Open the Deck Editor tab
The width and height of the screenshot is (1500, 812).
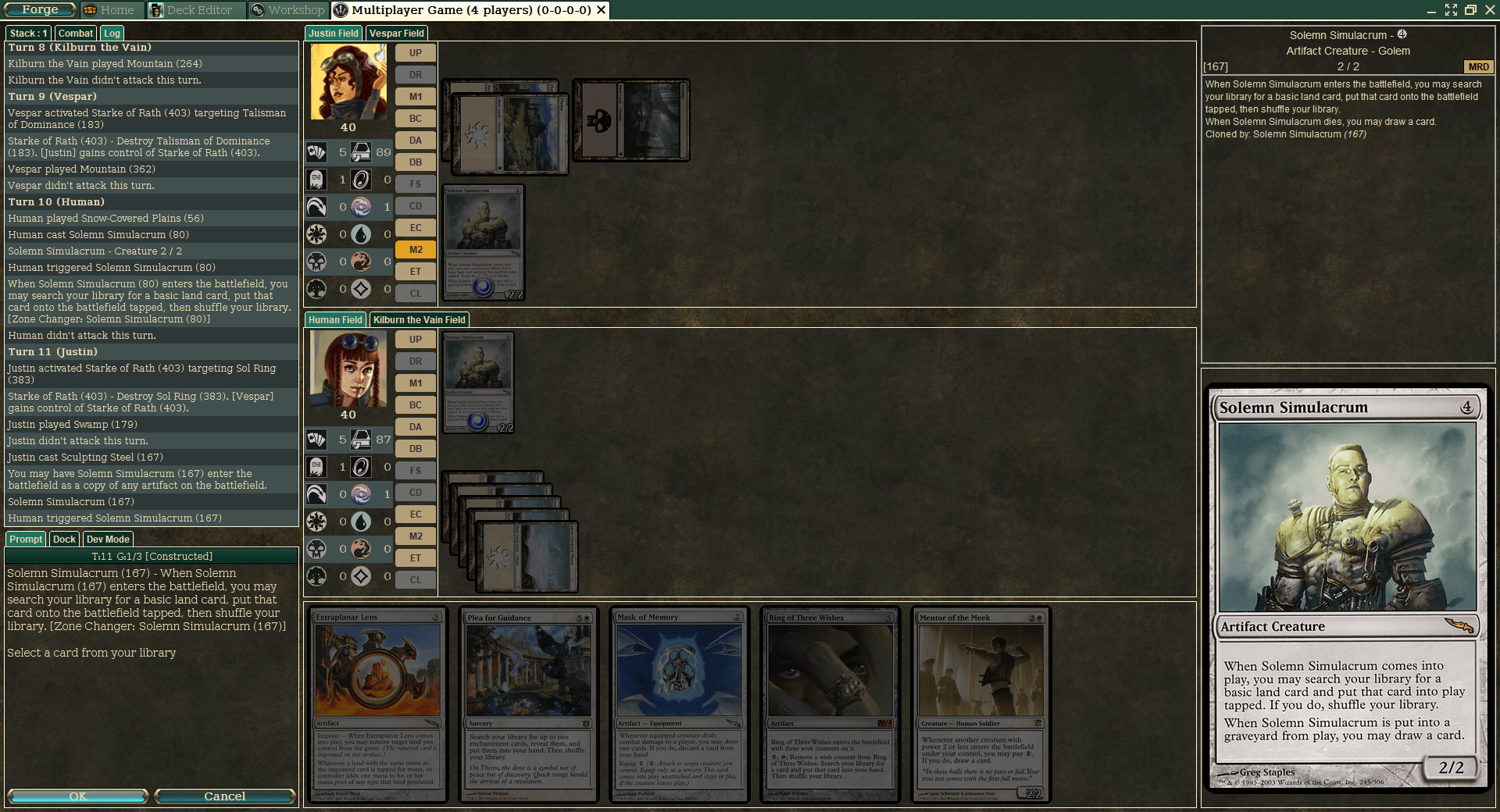(x=192, y=10)
